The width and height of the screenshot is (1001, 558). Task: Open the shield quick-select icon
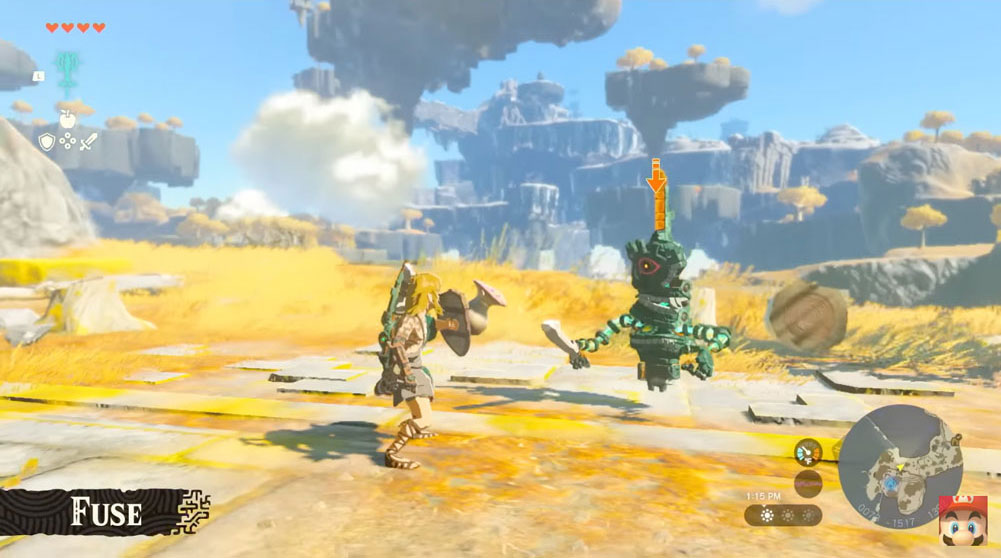pyautogui.click(x=46, y=142)
